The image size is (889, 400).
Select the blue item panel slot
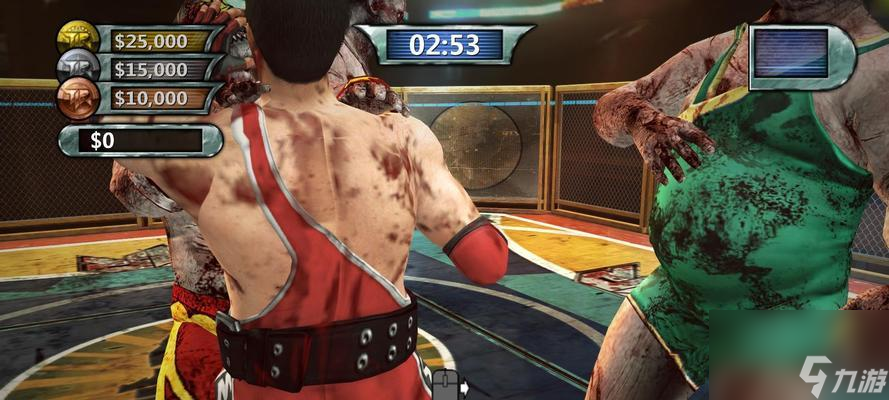(x=792, y=53)
